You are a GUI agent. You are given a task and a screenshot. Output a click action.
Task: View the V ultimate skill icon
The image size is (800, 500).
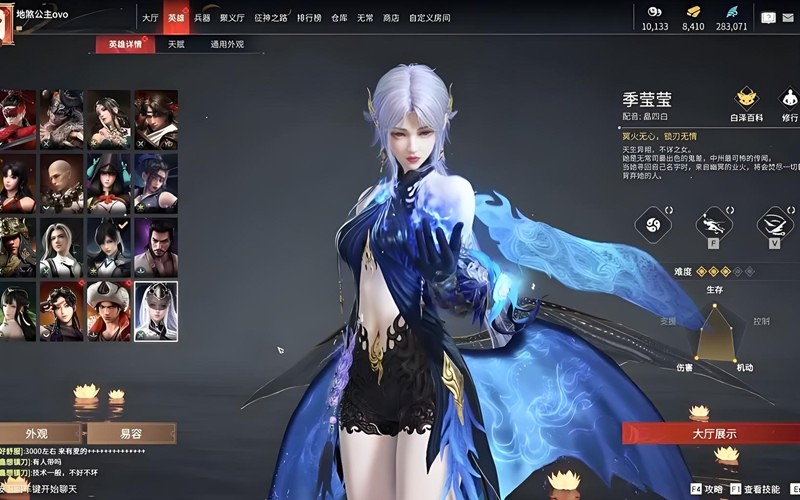point(774,224)
